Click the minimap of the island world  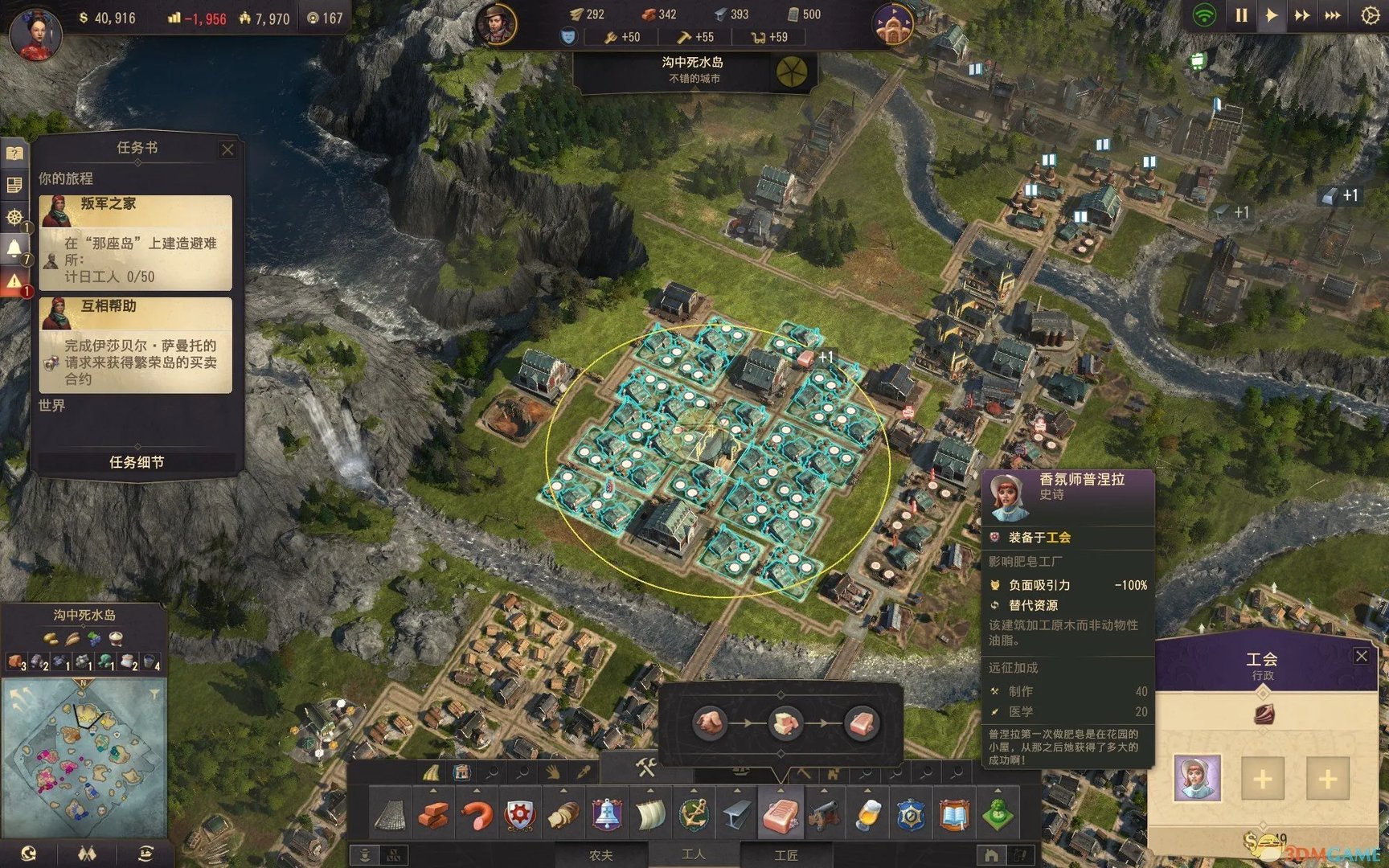point(84,757)
